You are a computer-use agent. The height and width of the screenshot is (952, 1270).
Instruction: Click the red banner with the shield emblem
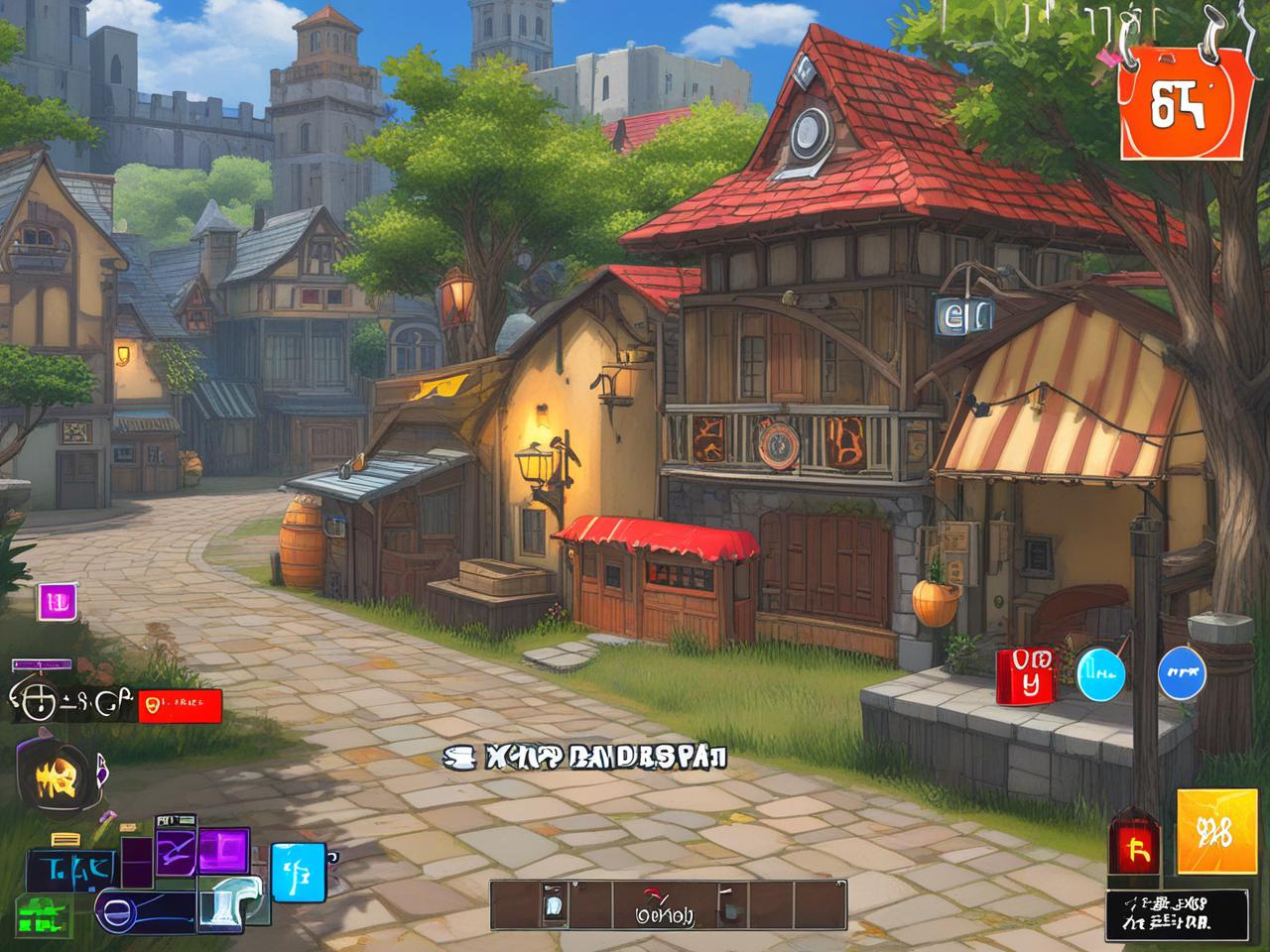pos(180,705)
